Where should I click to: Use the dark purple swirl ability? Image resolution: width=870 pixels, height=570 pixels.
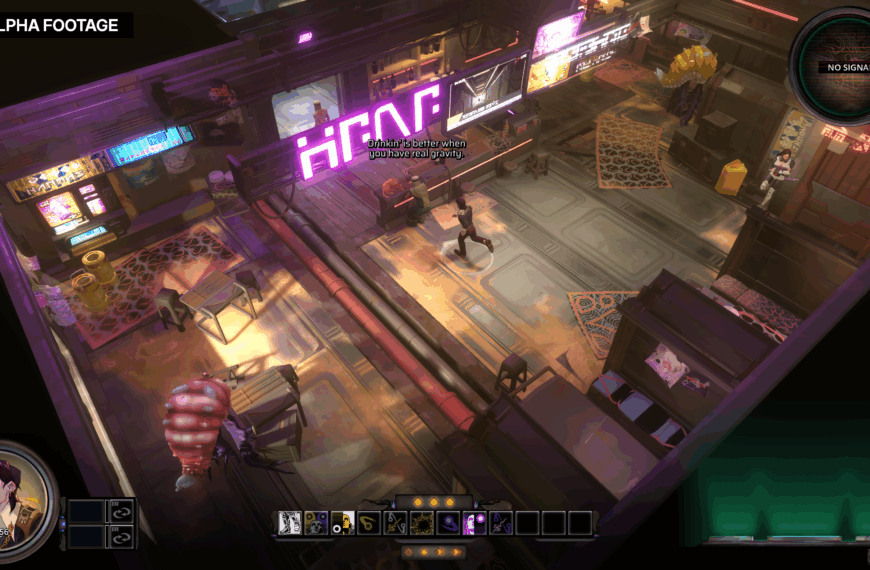tap(448, 522)
